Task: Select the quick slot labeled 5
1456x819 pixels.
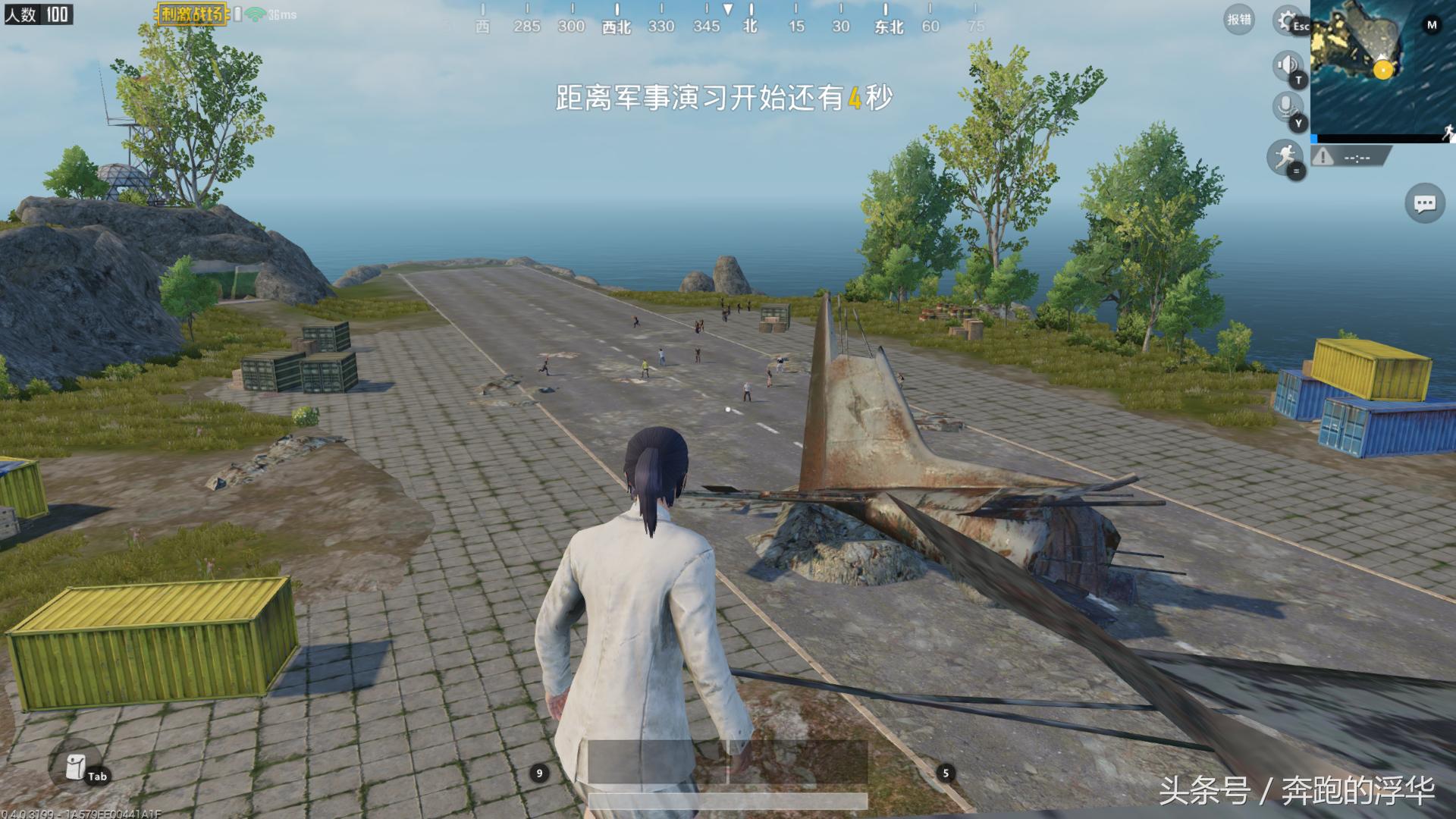Action: [x=944, y=774]
